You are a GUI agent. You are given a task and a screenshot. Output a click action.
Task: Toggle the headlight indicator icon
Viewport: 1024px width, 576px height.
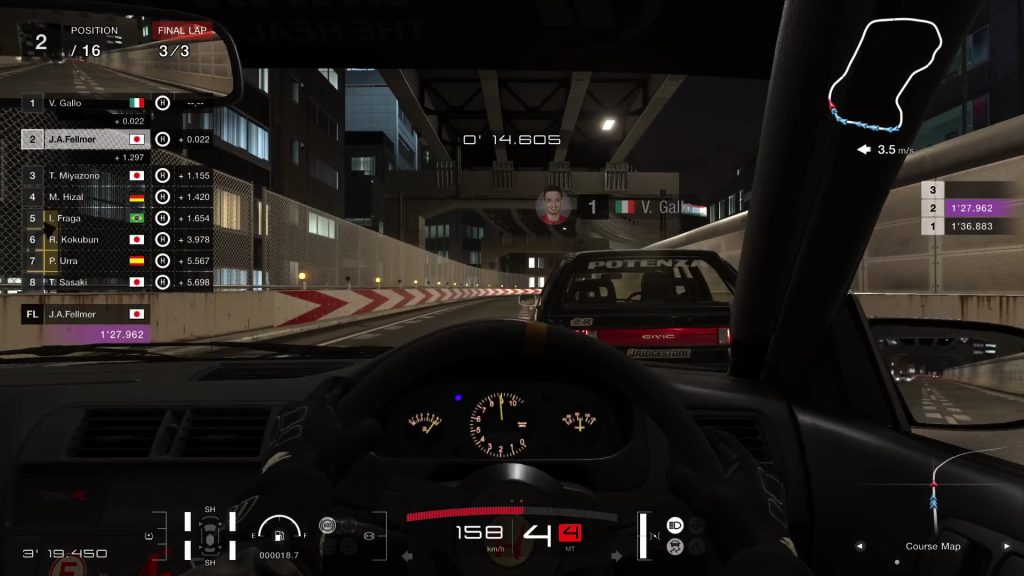coord(674,524)
